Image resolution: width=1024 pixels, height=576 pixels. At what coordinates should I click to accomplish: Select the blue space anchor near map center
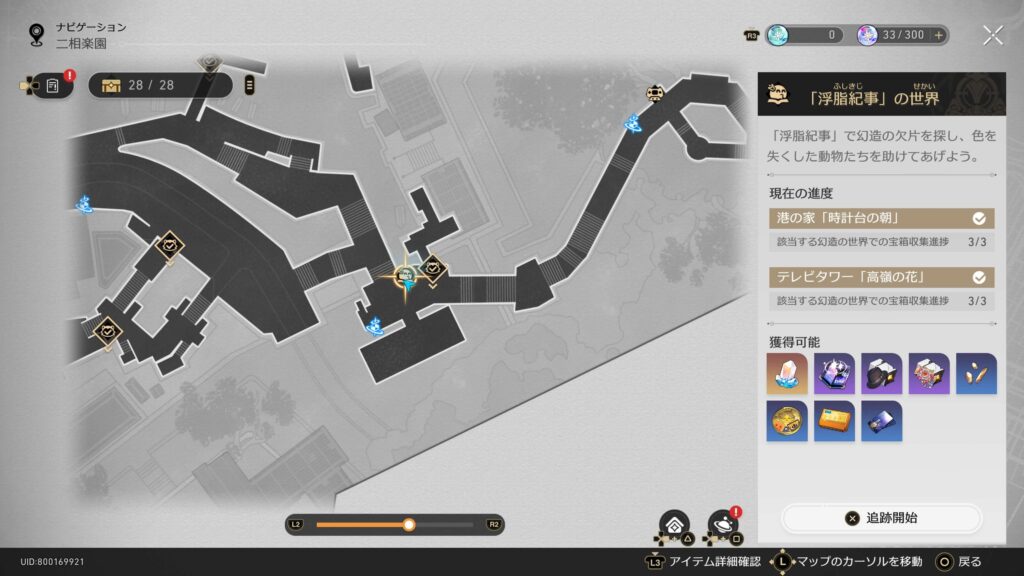tap(376, 324)
